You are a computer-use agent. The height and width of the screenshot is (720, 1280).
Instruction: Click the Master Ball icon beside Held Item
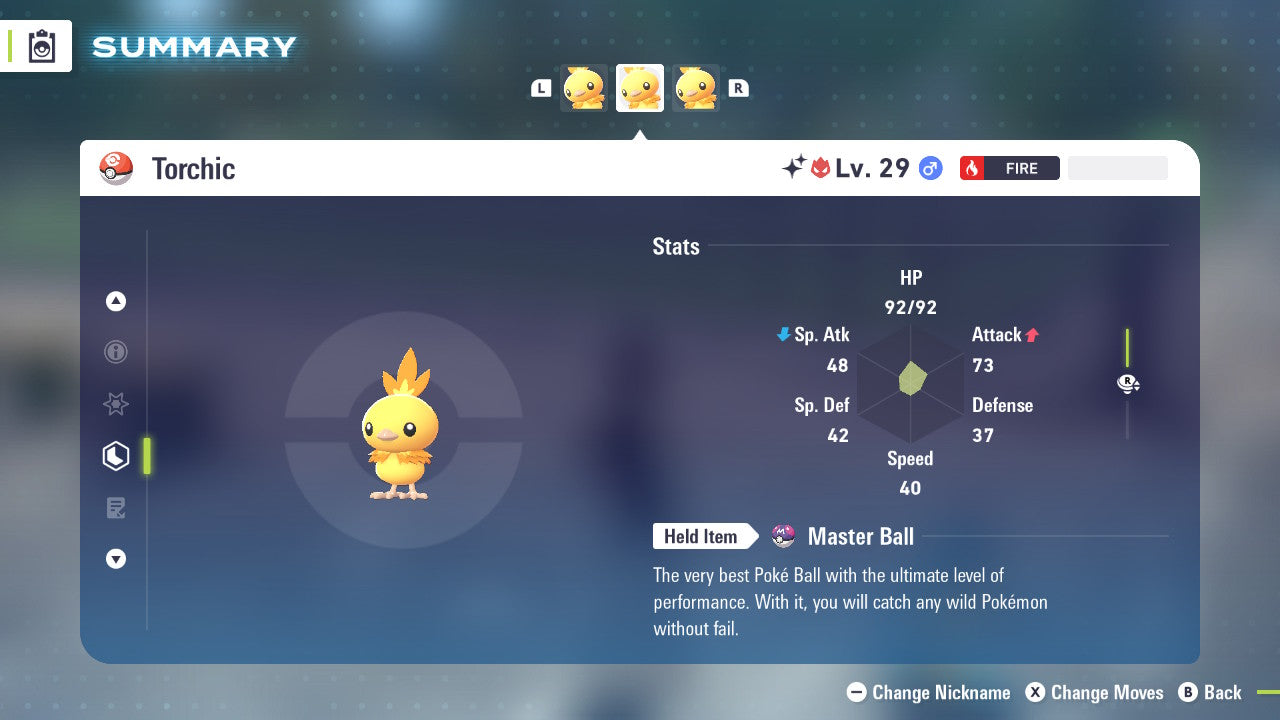tap(782, 536)
